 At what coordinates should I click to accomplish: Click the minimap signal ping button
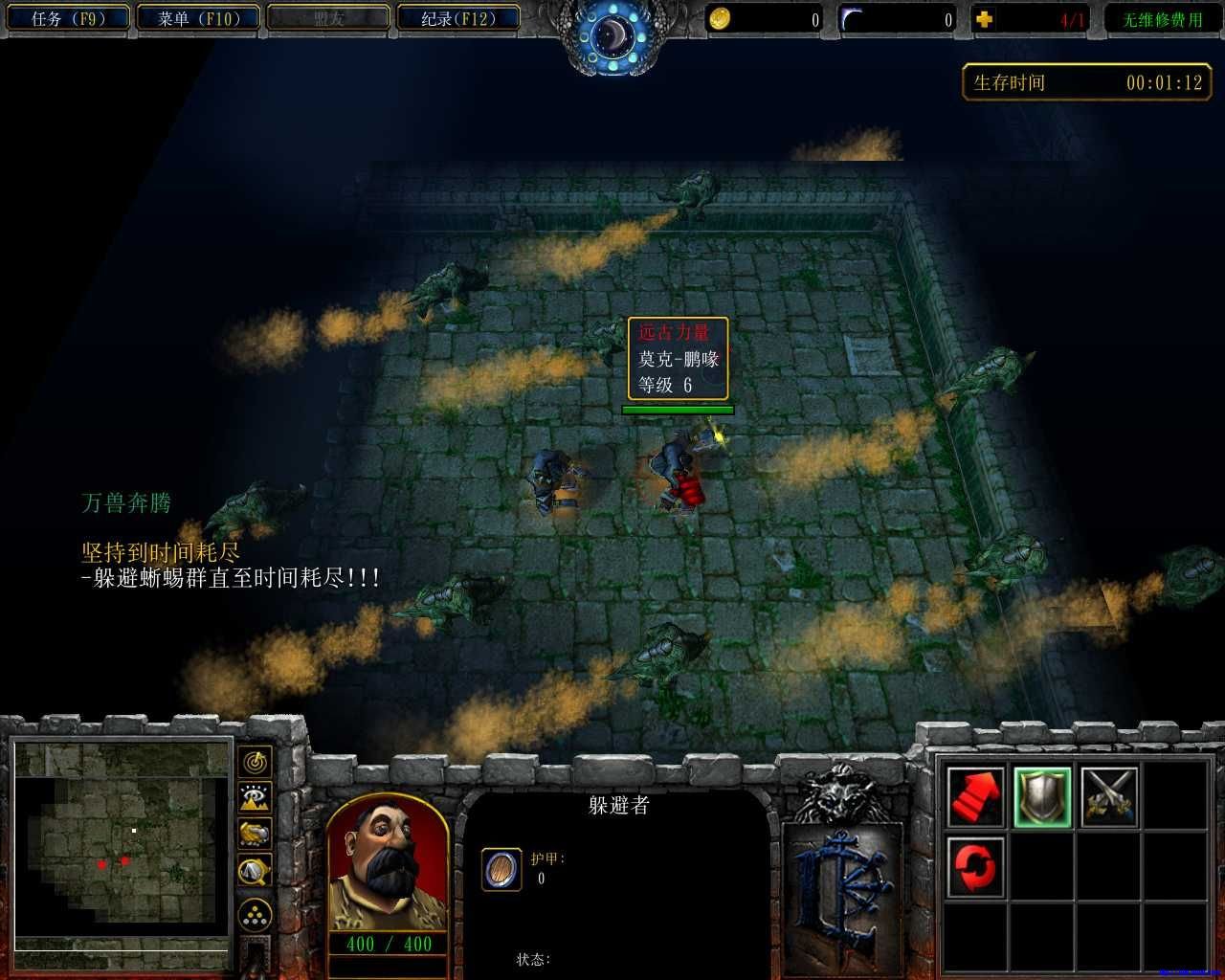pos(255,763)
